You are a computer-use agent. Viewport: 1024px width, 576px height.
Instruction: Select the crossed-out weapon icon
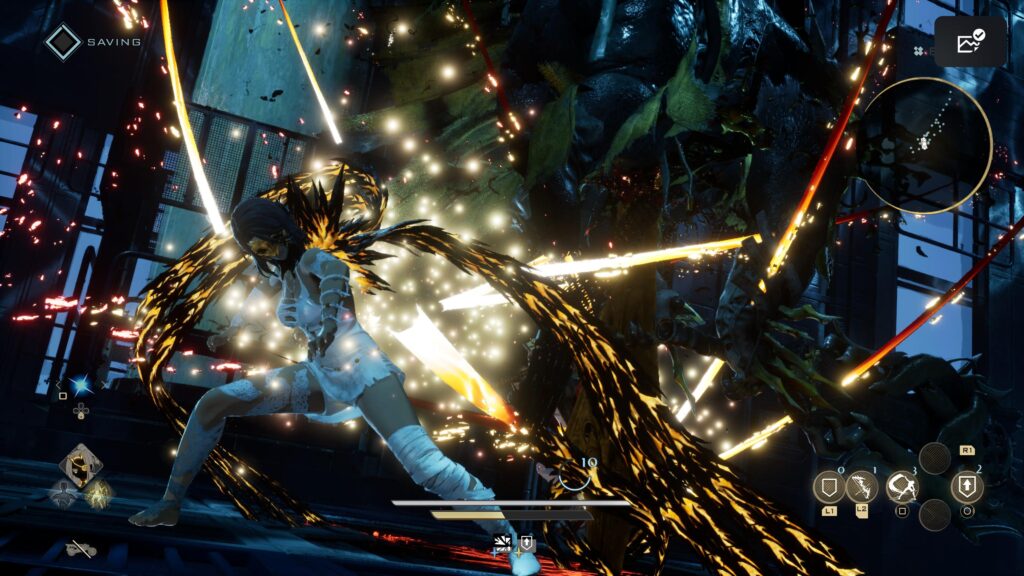click(80, 548)
